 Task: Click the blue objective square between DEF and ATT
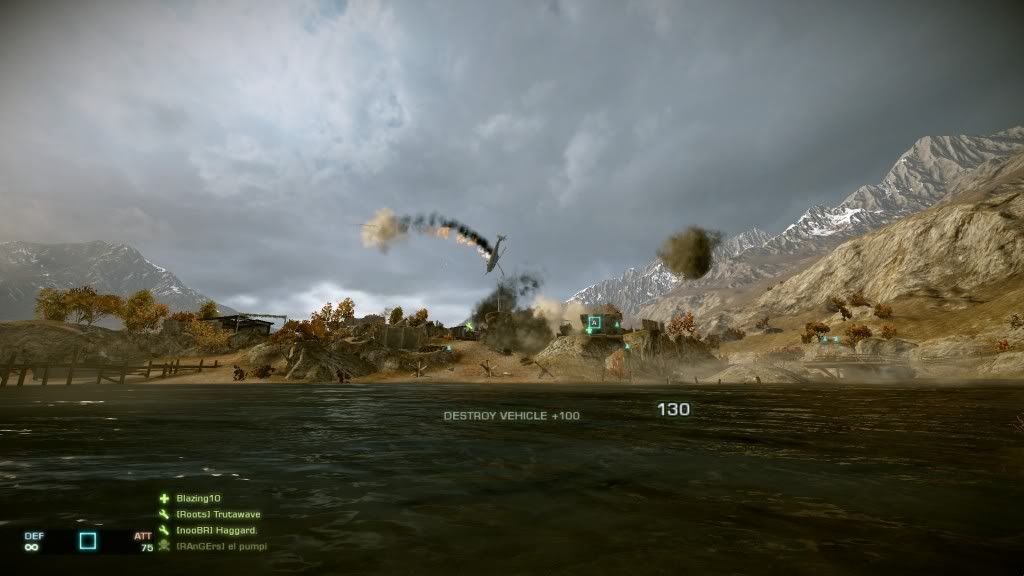click(x=88, y=541)
